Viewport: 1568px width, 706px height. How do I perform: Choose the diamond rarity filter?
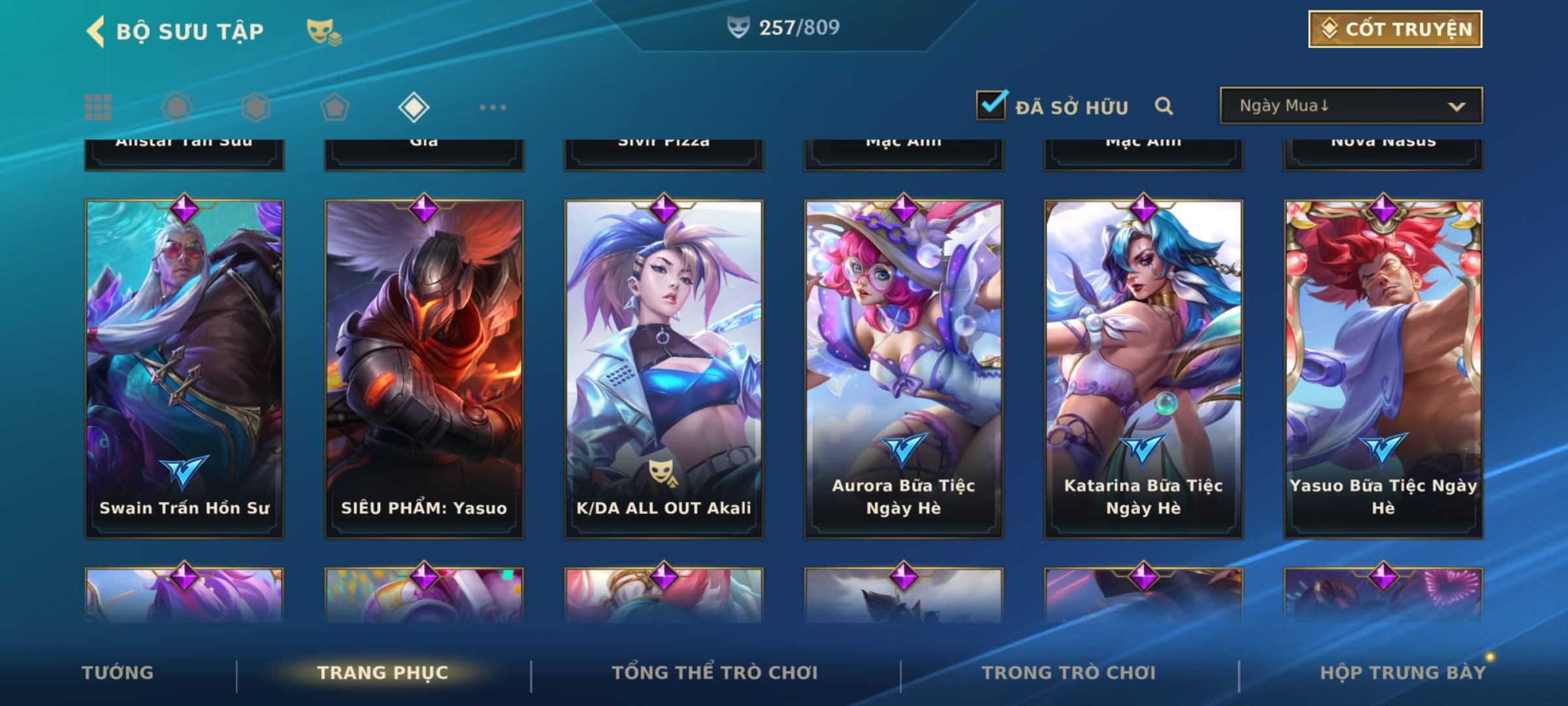click(414, 107)
